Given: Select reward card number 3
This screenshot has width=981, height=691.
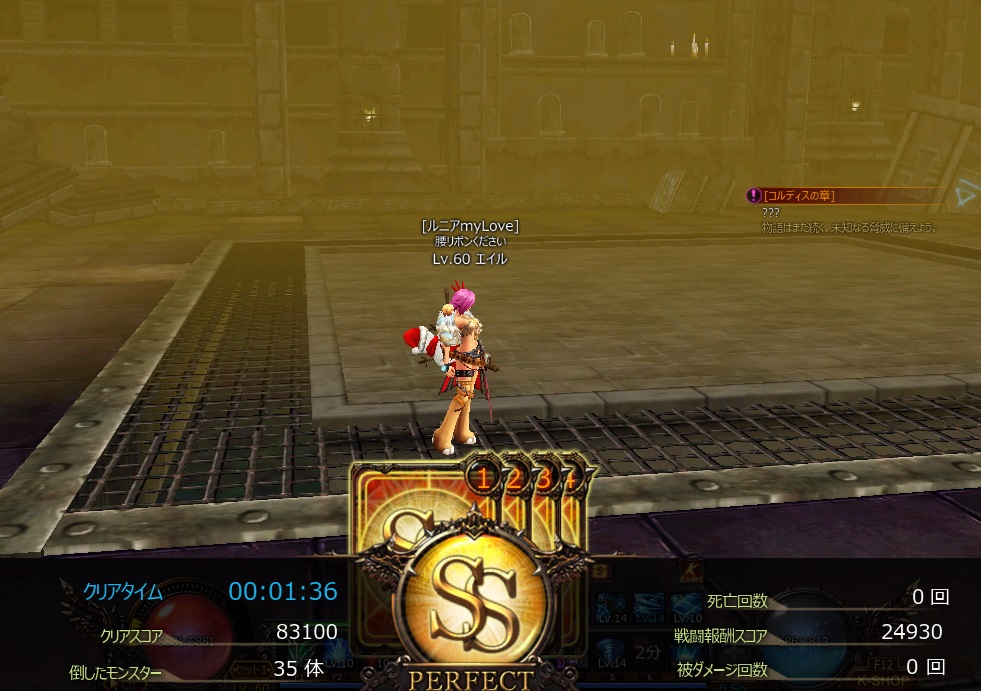Looking at the screenshot, I should tap(546, 480).
